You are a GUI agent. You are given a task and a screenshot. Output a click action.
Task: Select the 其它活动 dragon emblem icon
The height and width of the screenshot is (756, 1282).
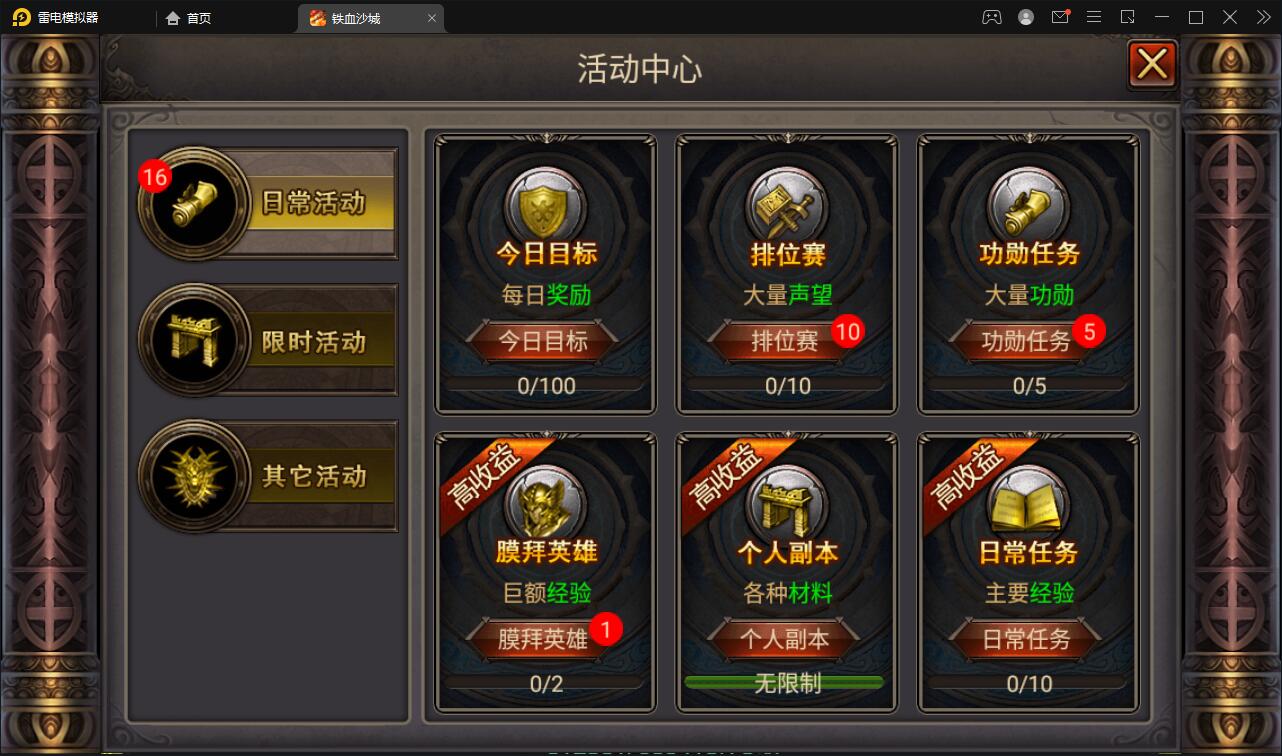pos(193,474)
